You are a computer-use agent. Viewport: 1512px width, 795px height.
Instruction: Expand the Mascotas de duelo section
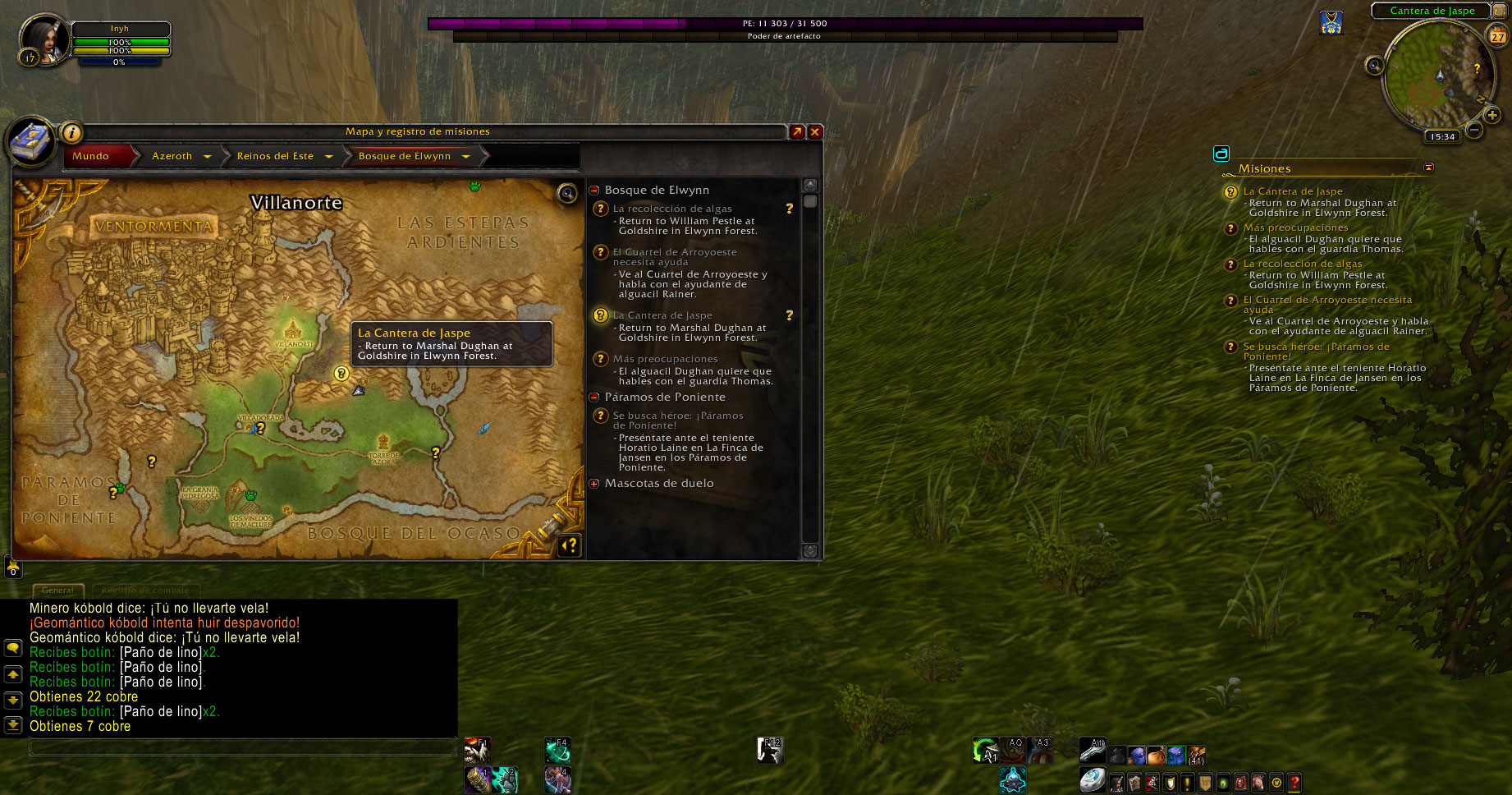tap(594, 483)
